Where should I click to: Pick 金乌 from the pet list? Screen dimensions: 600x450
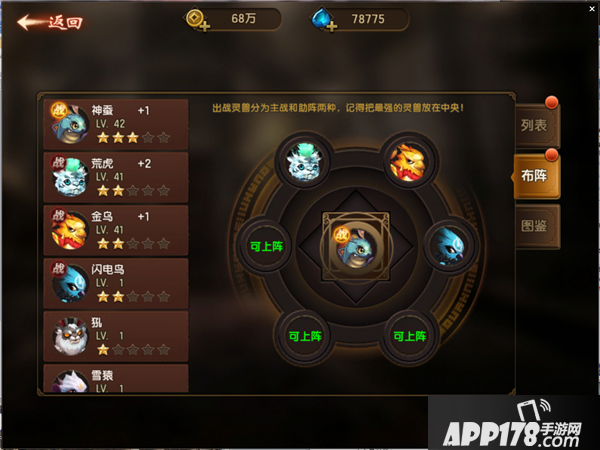click(x=116, y=230)
